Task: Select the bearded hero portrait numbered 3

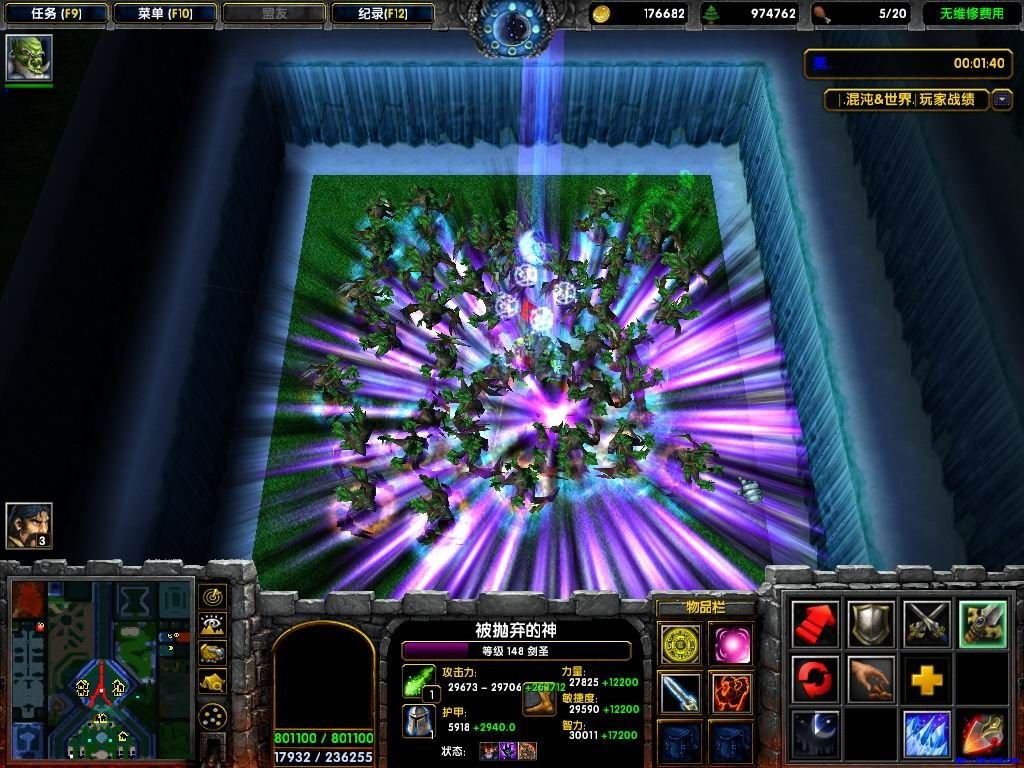Action: 29,526
